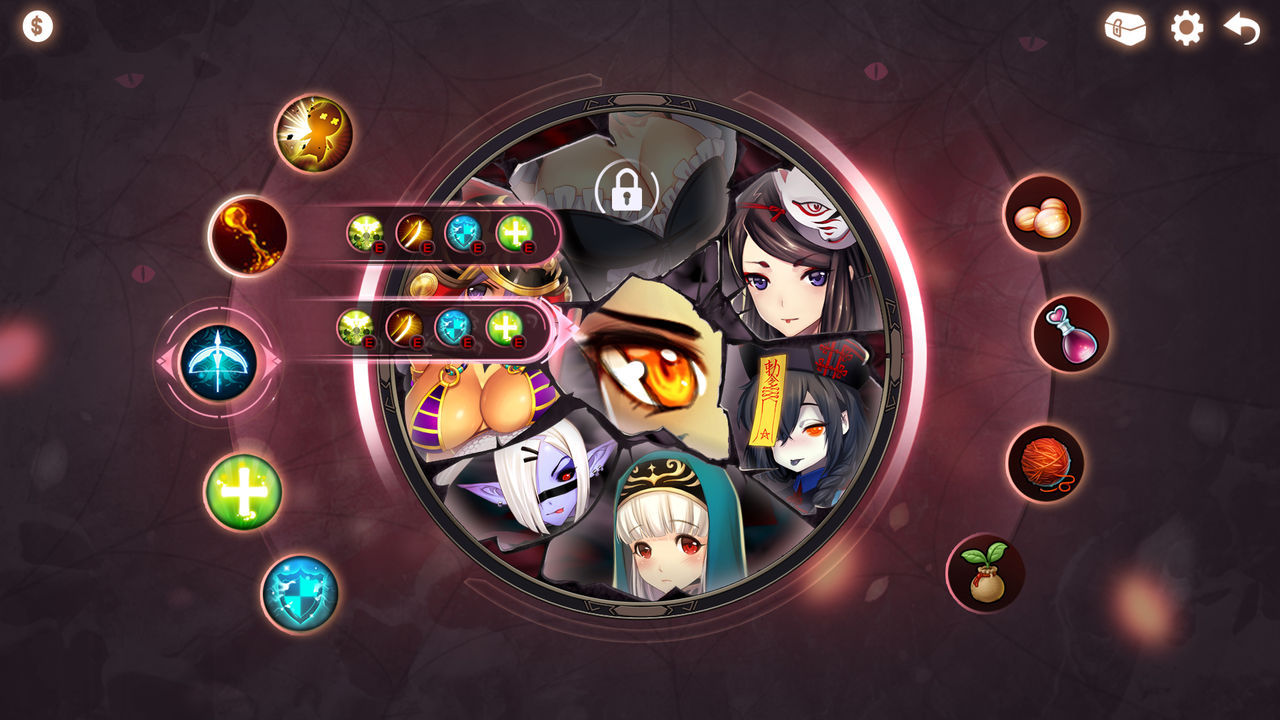Screen dimensions: 1280x720
Task: Open the settings gear icon
Action: (x=1185, y=30)
